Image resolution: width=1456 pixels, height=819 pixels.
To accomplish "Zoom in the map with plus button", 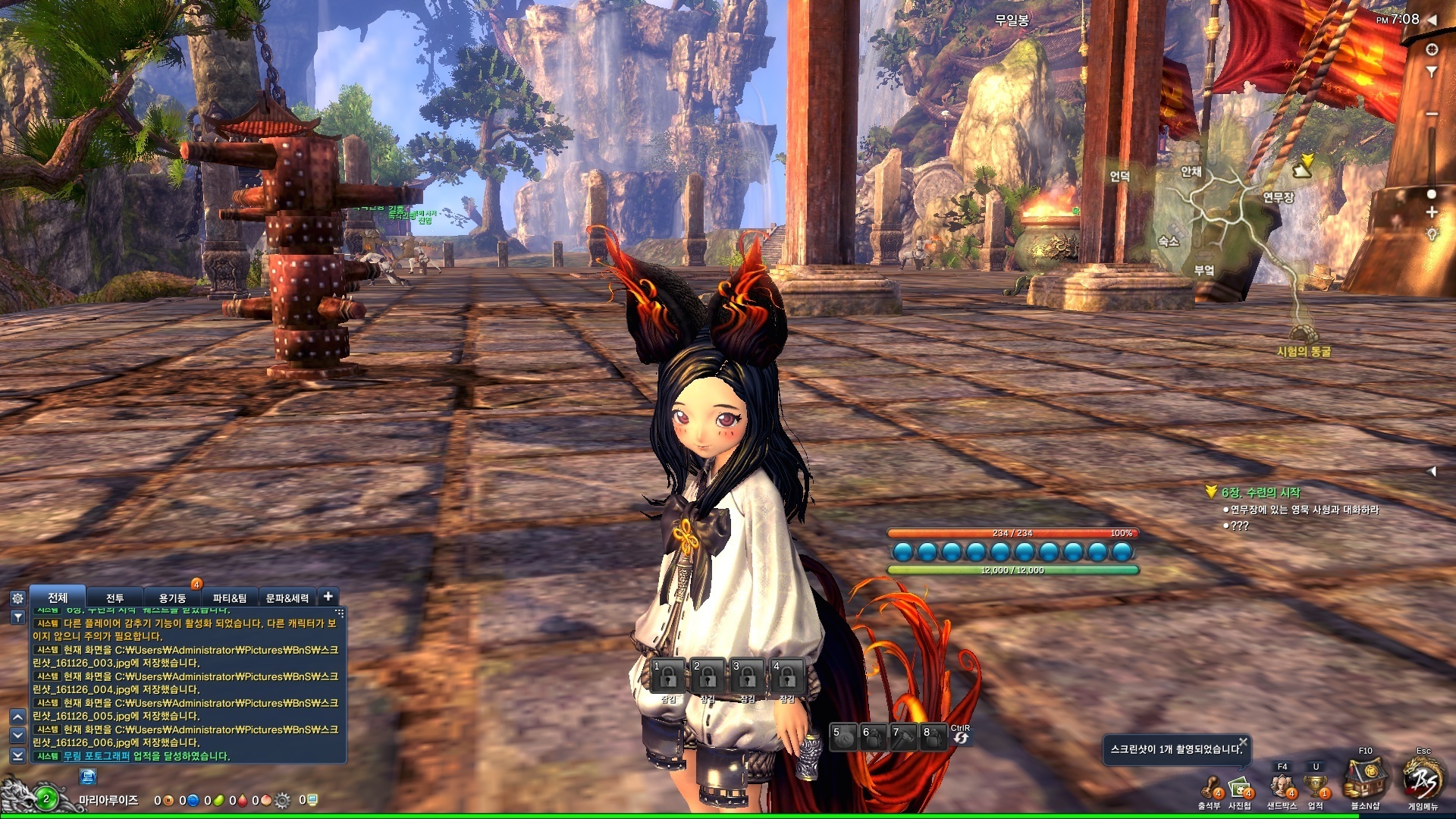I will pyautogui.click(x=1432, y=212).
